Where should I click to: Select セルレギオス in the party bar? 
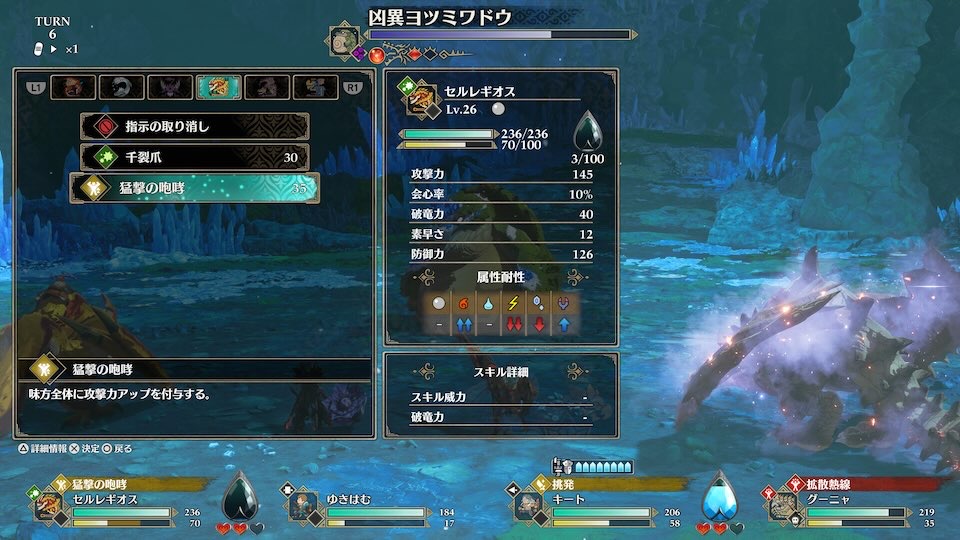coord(50,505)
